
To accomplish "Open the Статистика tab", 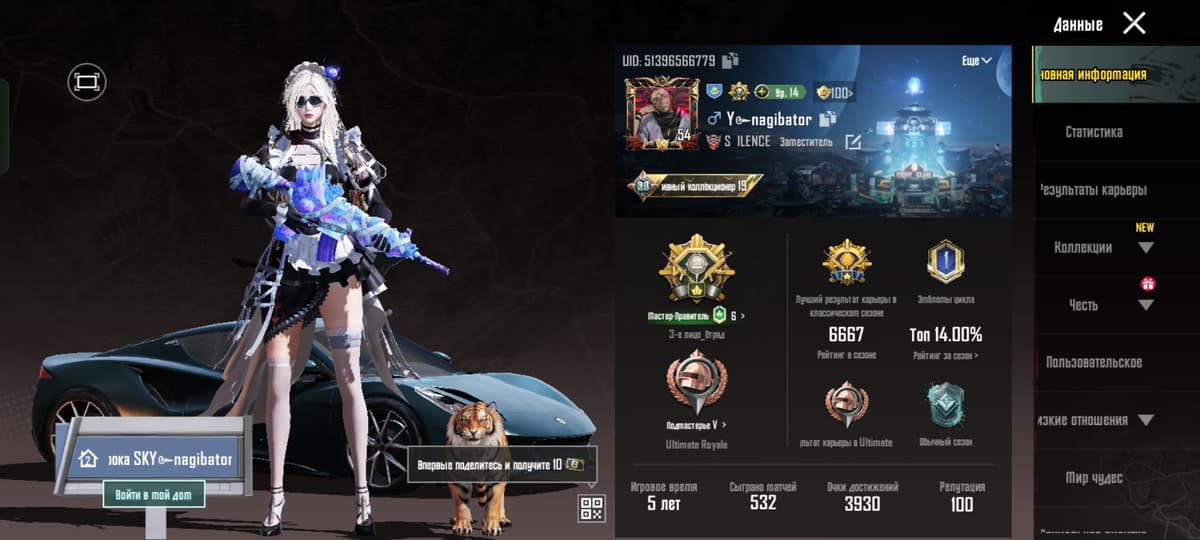I will click(1094, 132).
